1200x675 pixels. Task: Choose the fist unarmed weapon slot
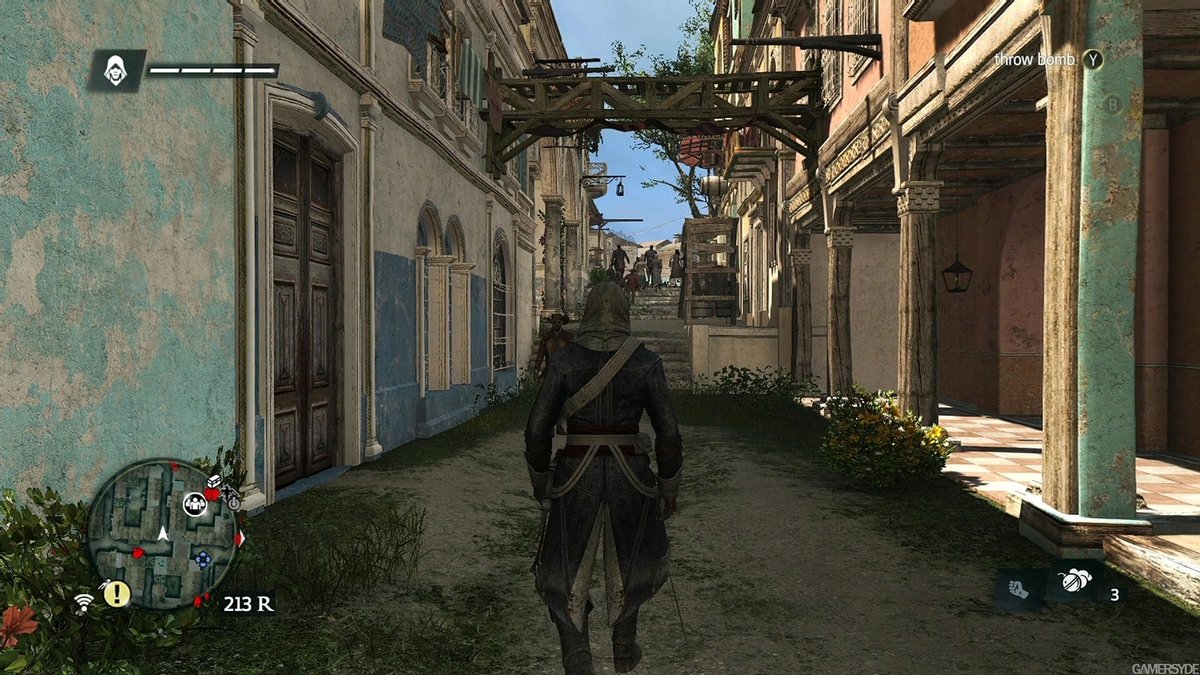[1017, 587]
